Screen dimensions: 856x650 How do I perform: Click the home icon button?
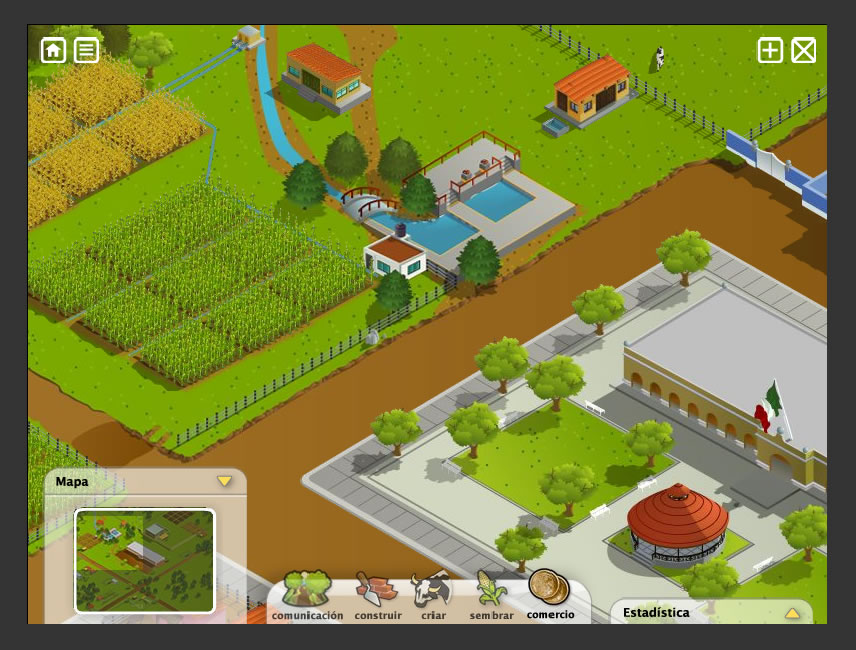pos(53,50)
